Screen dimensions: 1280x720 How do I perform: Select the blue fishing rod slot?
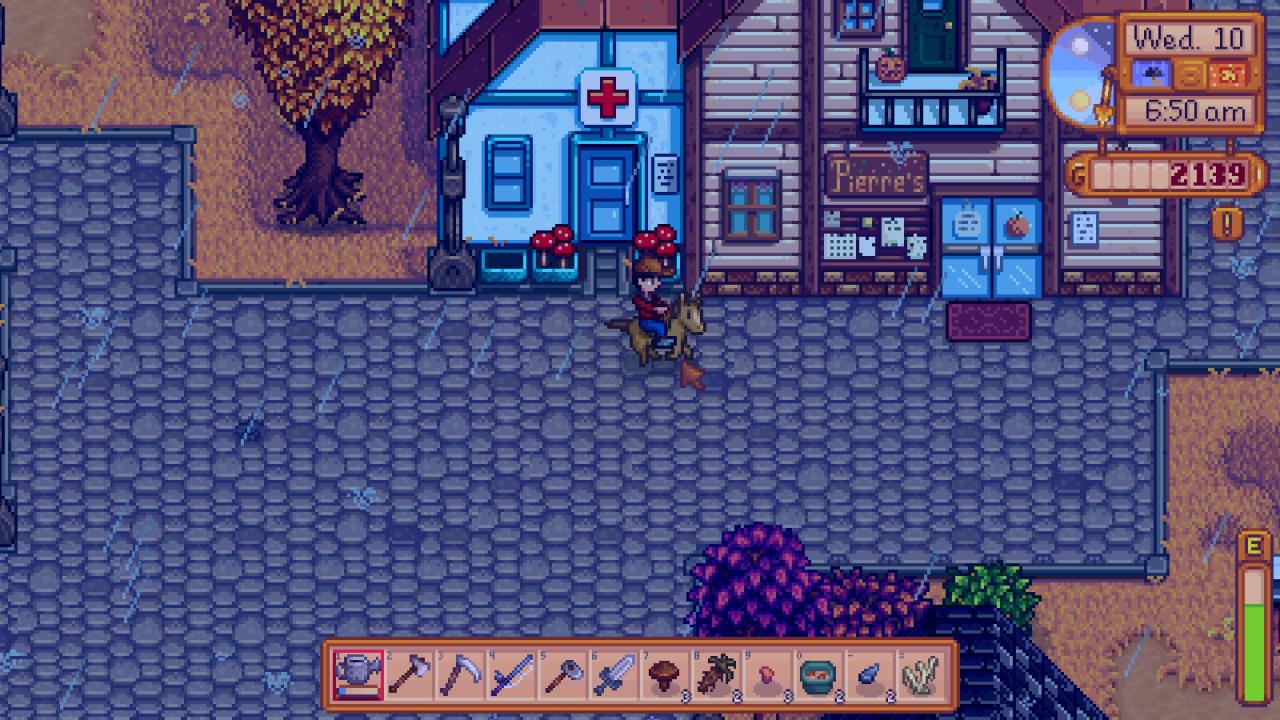[512, 676]
